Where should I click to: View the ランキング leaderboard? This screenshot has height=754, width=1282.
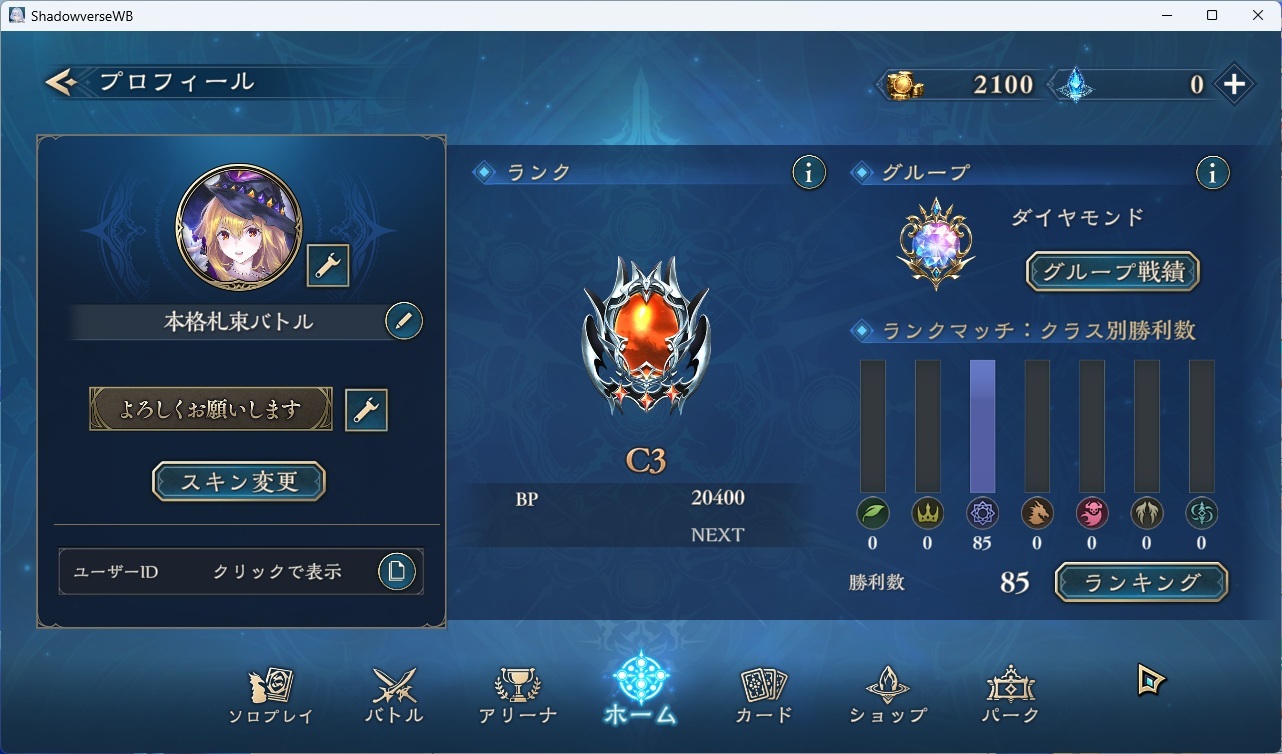[x=1141, y=582]
